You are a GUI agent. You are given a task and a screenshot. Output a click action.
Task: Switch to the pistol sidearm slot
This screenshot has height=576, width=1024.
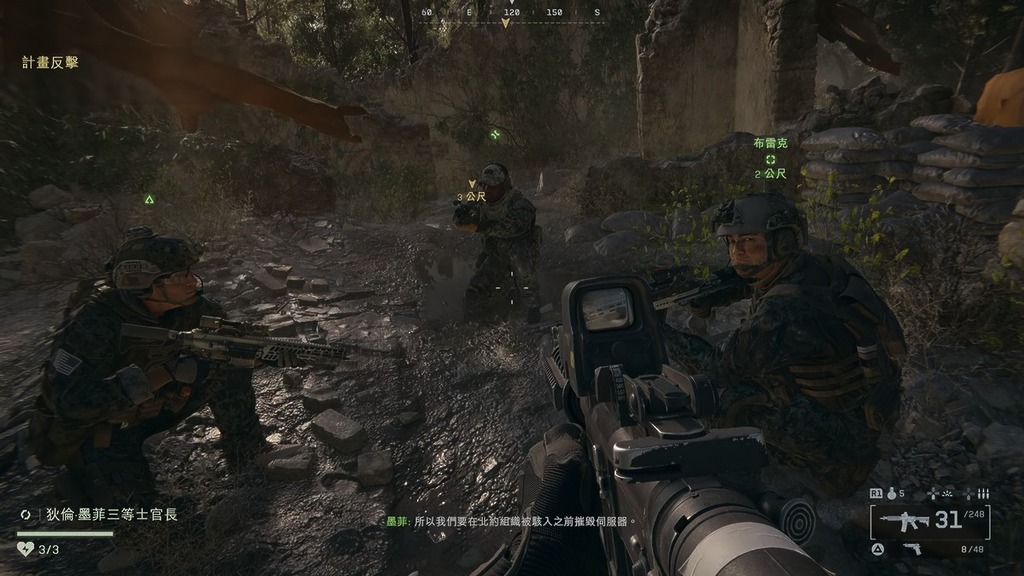[x=911, y=548]
